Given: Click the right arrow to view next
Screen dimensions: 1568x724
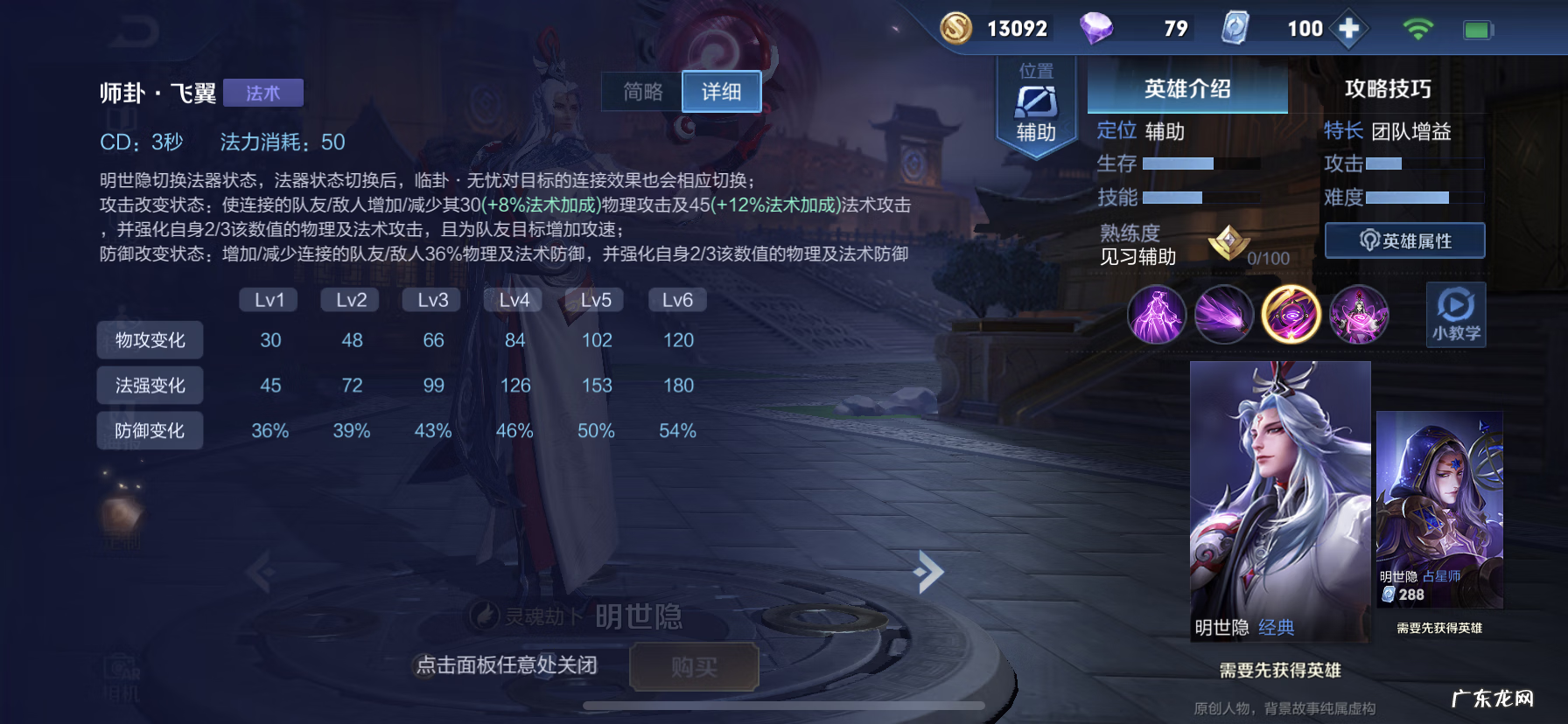Looking at the screenshot, I should point(927,570).
